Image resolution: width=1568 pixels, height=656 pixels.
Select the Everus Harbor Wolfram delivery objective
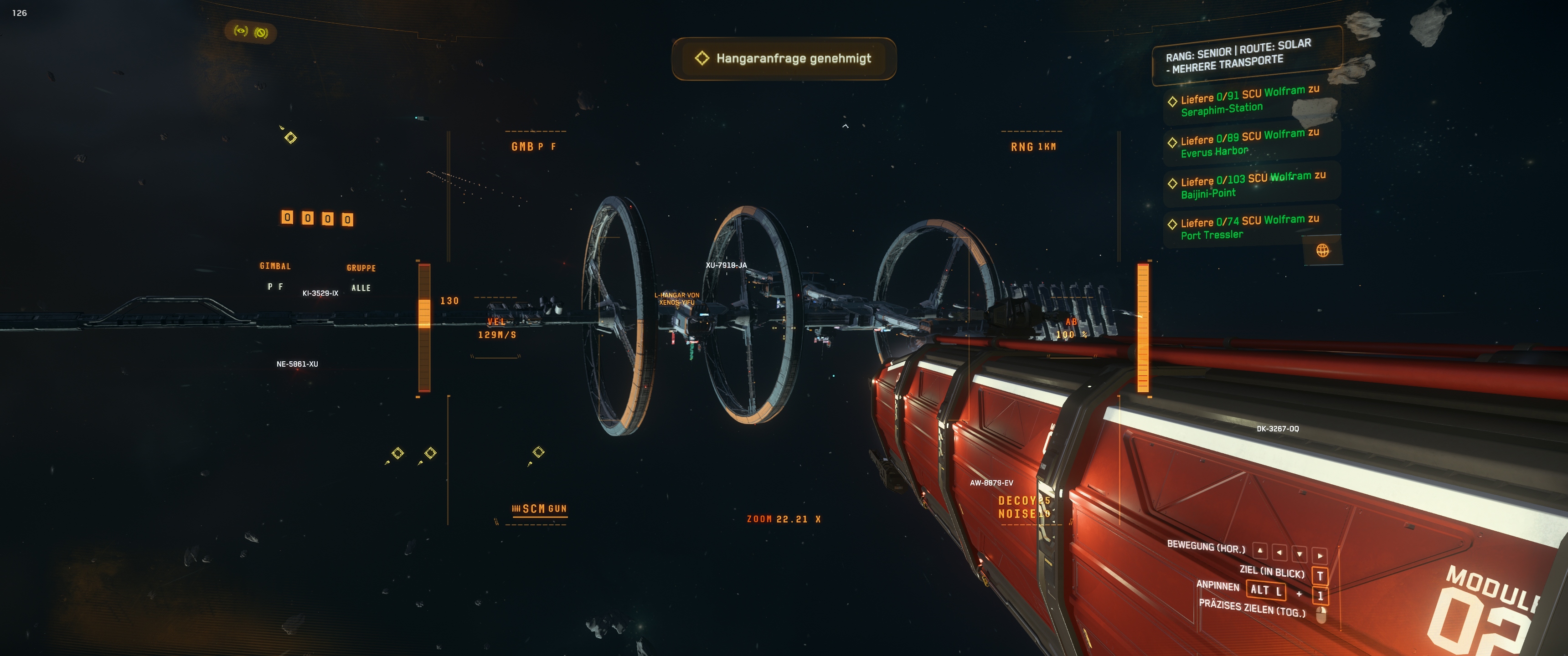click(1248, 143)
